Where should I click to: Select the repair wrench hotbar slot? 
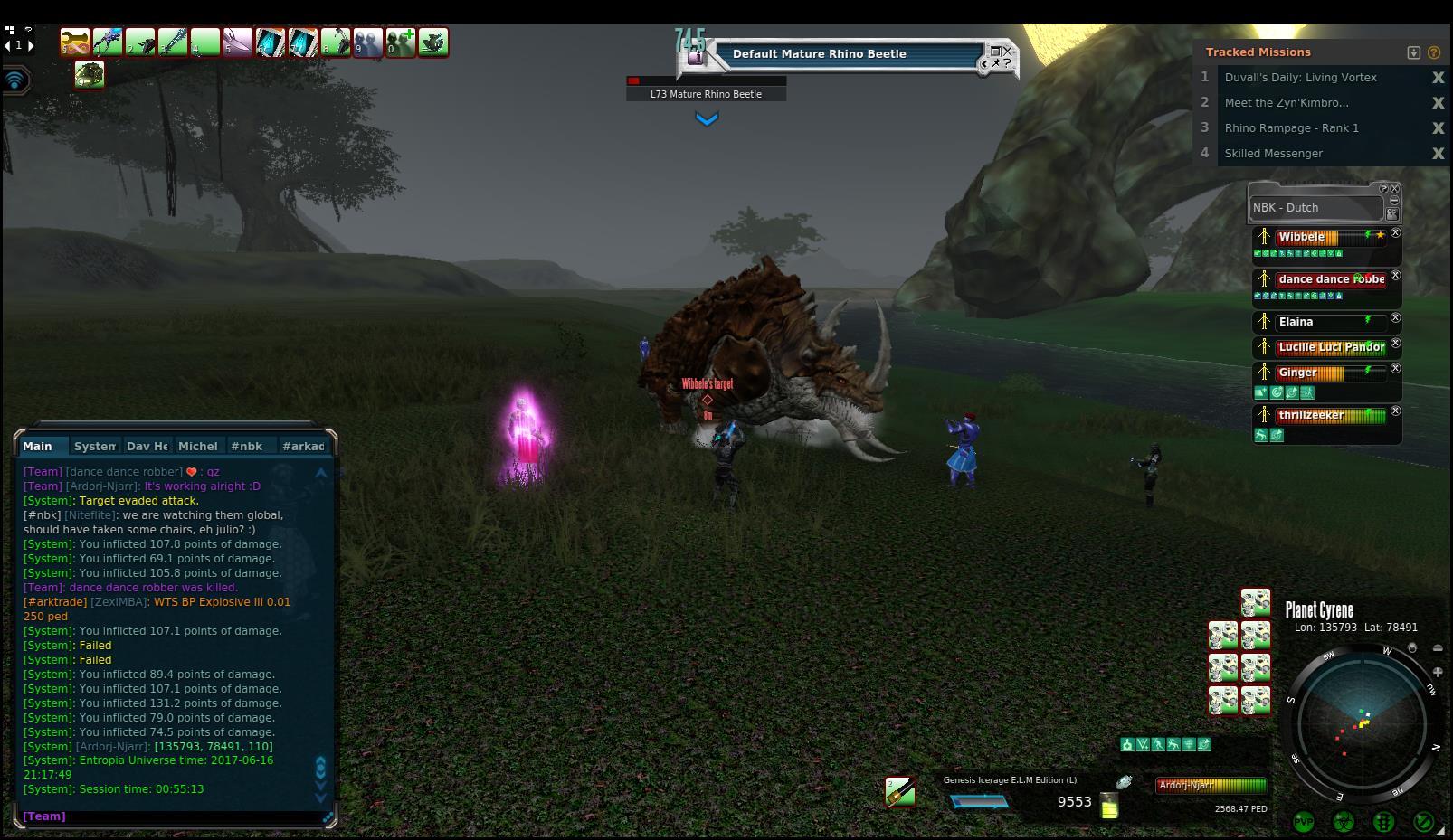point(76,42)
